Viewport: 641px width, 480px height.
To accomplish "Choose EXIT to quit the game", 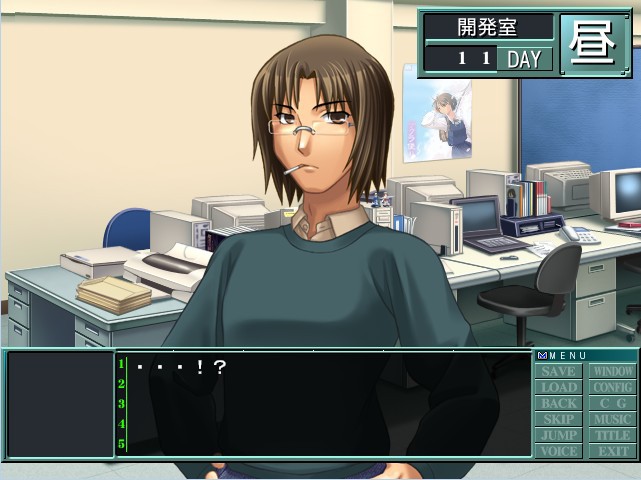I will pyautogui.click(x=612, y=451).
